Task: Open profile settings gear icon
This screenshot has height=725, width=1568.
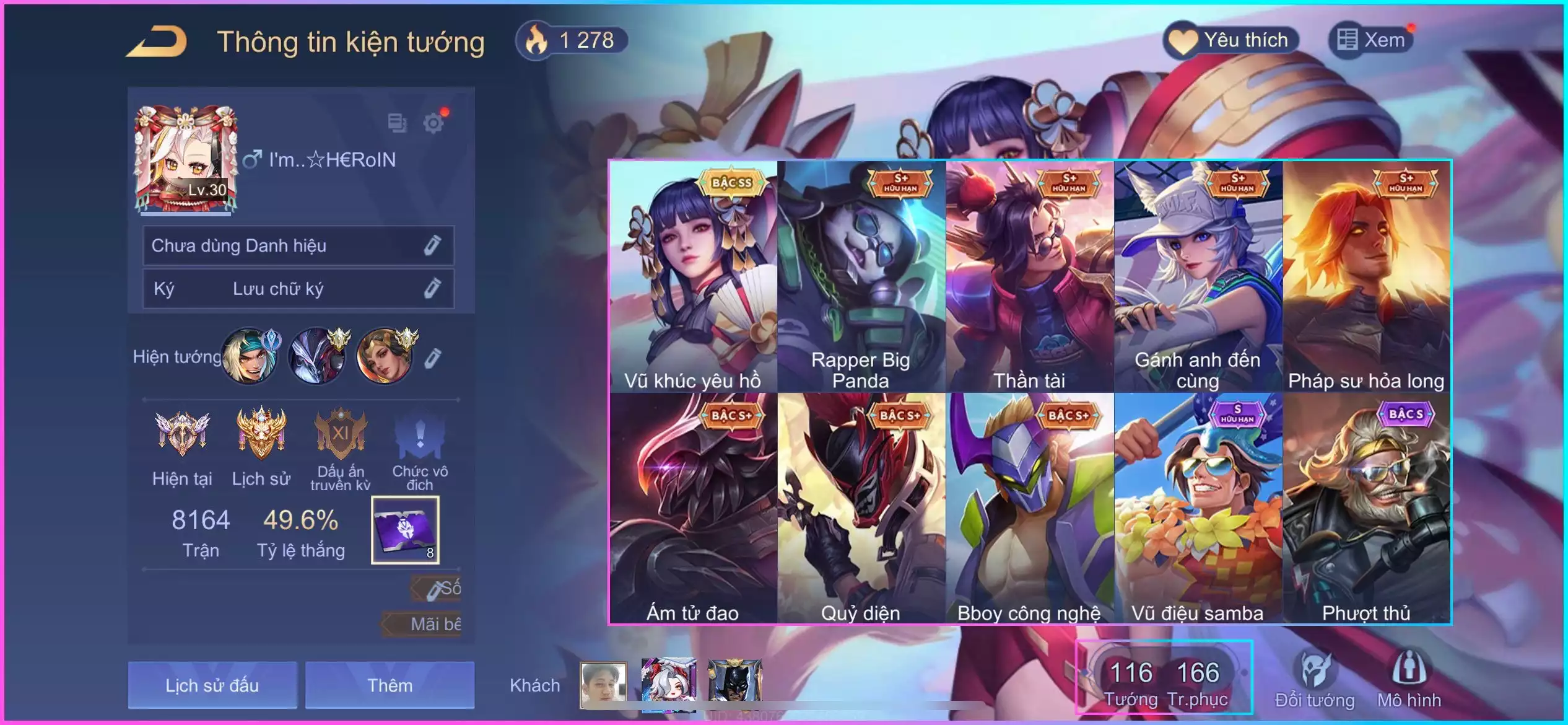Action: click(433, 123)
